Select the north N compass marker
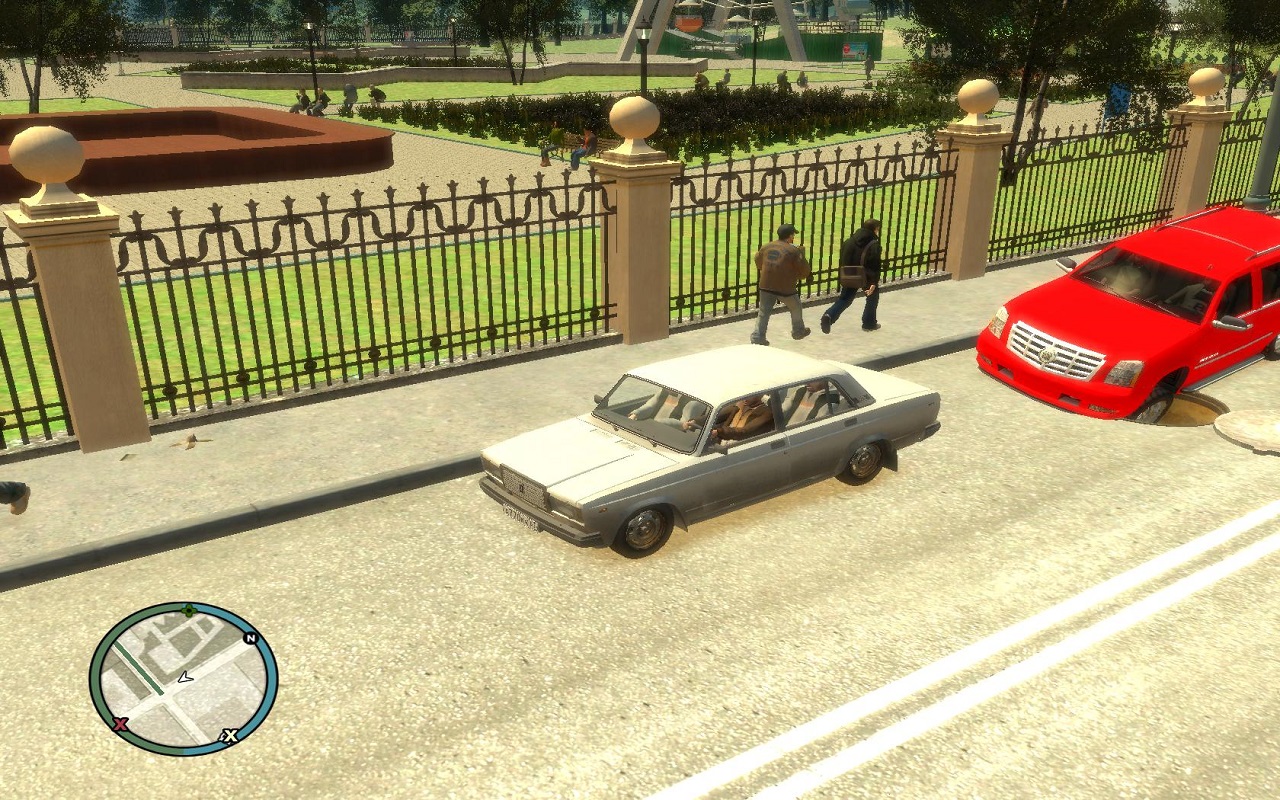Image resolution: width=1280 pixels, height=800 pixels. (x=250, y=638)
